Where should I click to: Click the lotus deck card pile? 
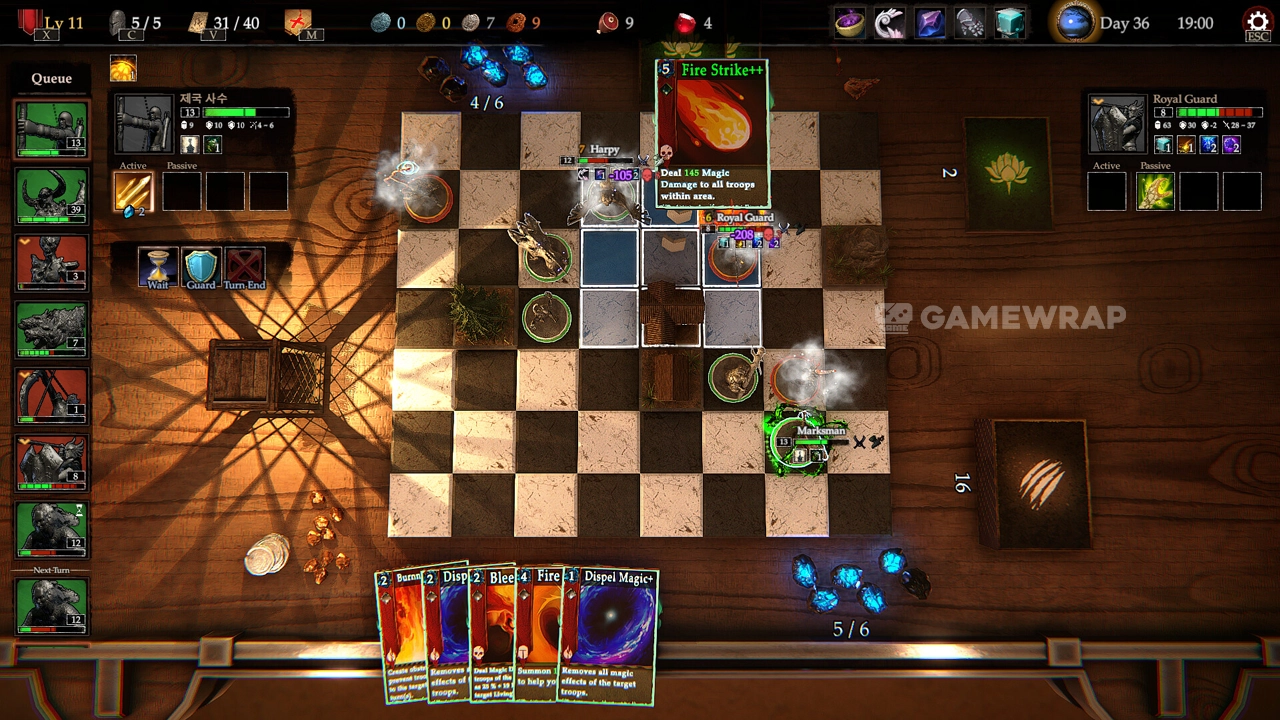click(1007, 173)
